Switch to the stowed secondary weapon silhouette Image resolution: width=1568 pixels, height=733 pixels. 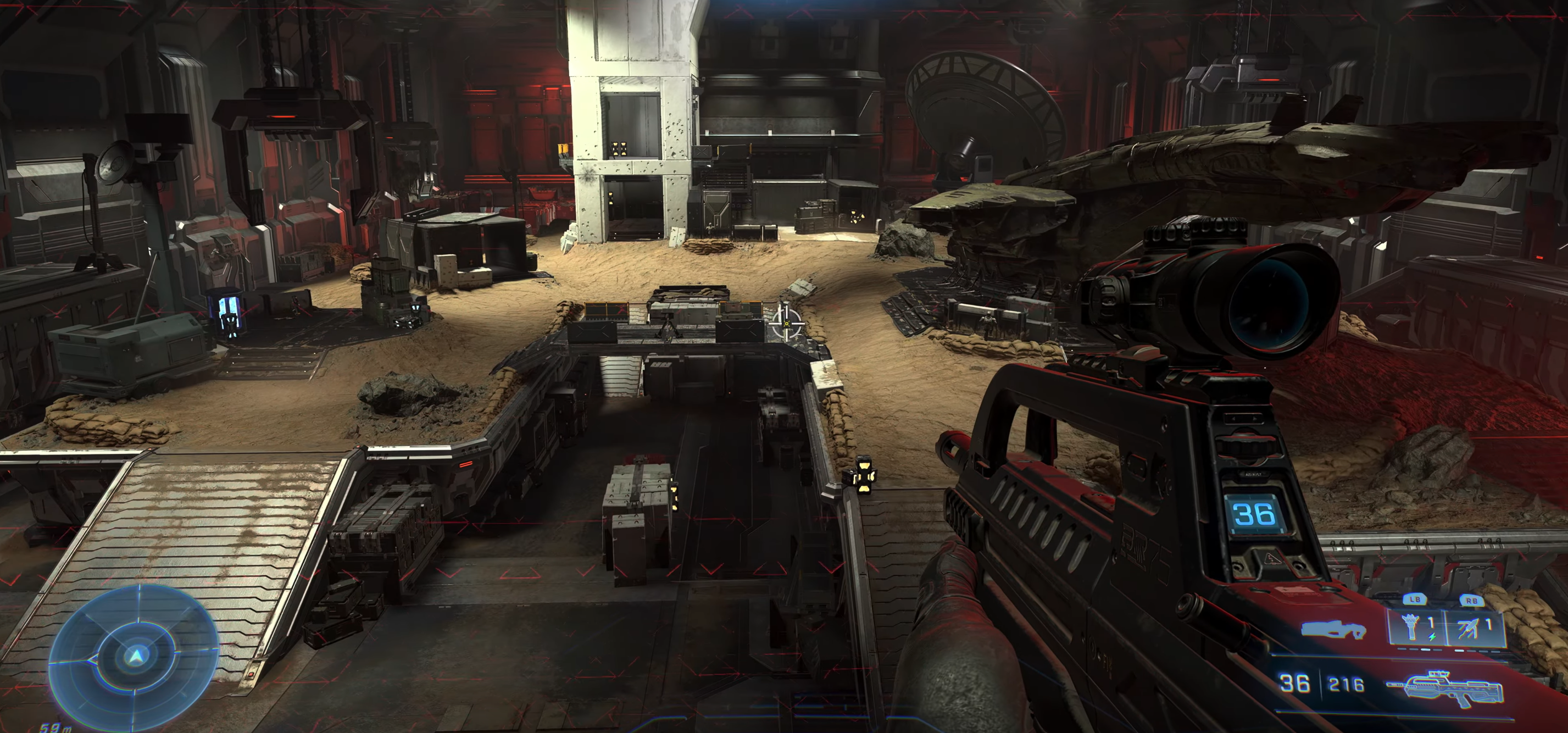pos(1333,629)
